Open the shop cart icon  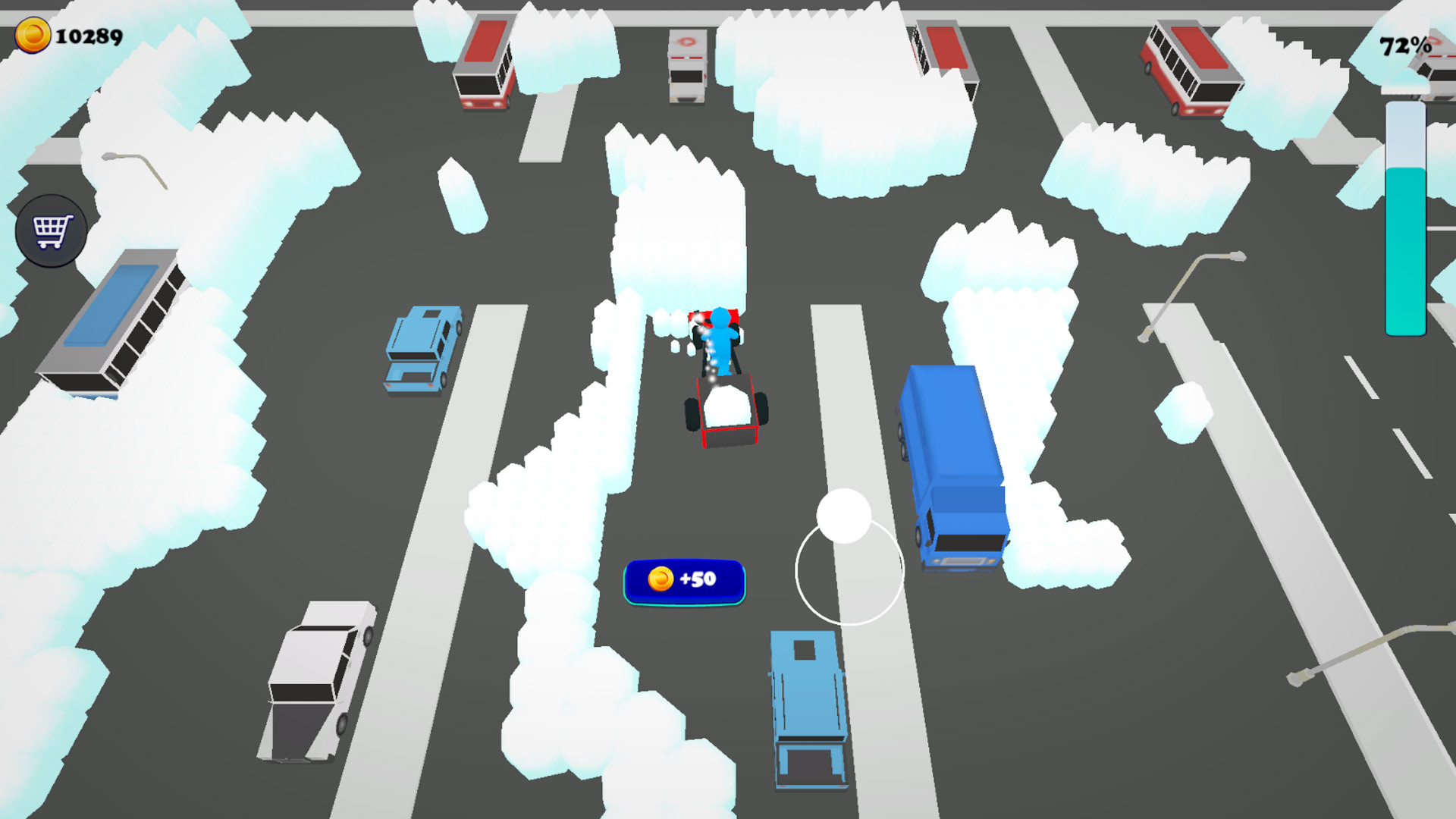[x=50, y=230]
